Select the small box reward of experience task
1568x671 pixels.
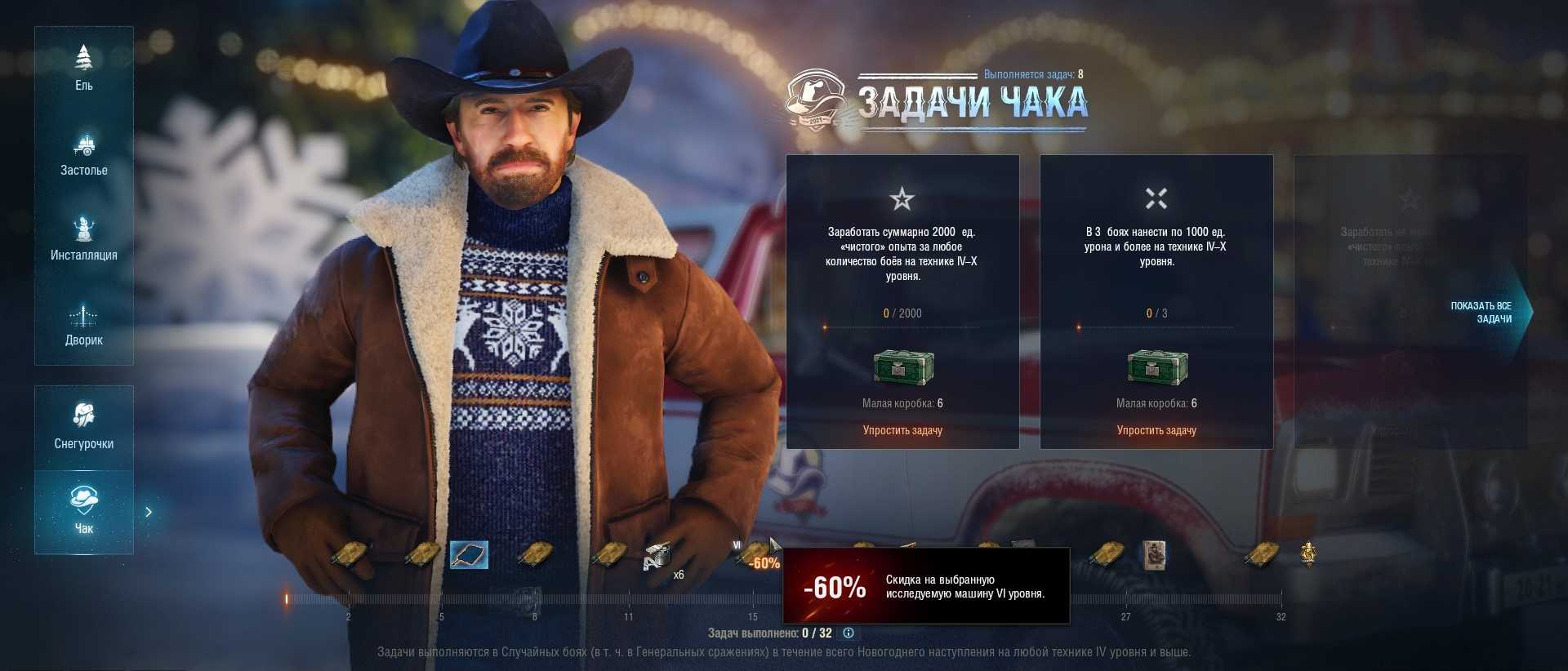(x=902, y=367)
